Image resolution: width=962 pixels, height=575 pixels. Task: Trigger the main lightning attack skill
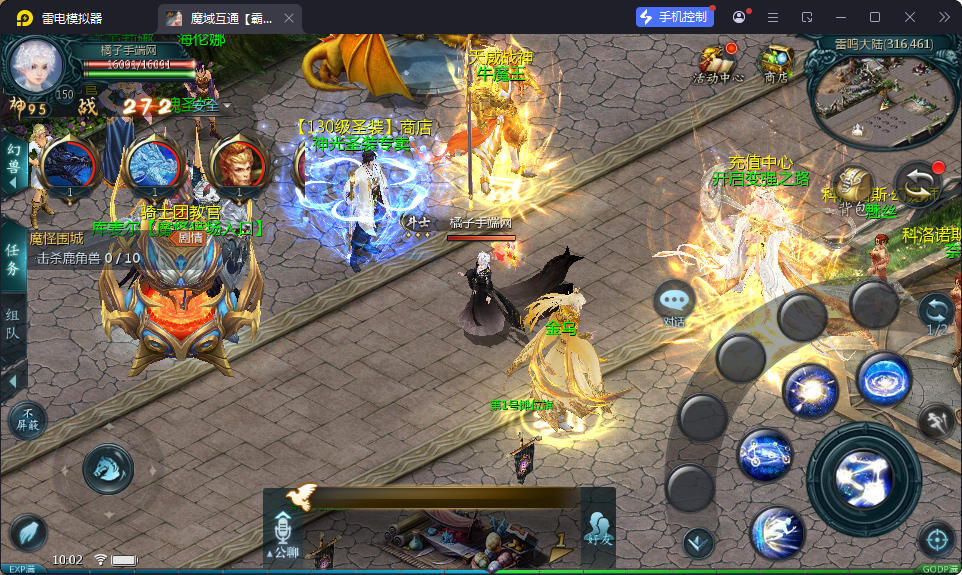863,478
